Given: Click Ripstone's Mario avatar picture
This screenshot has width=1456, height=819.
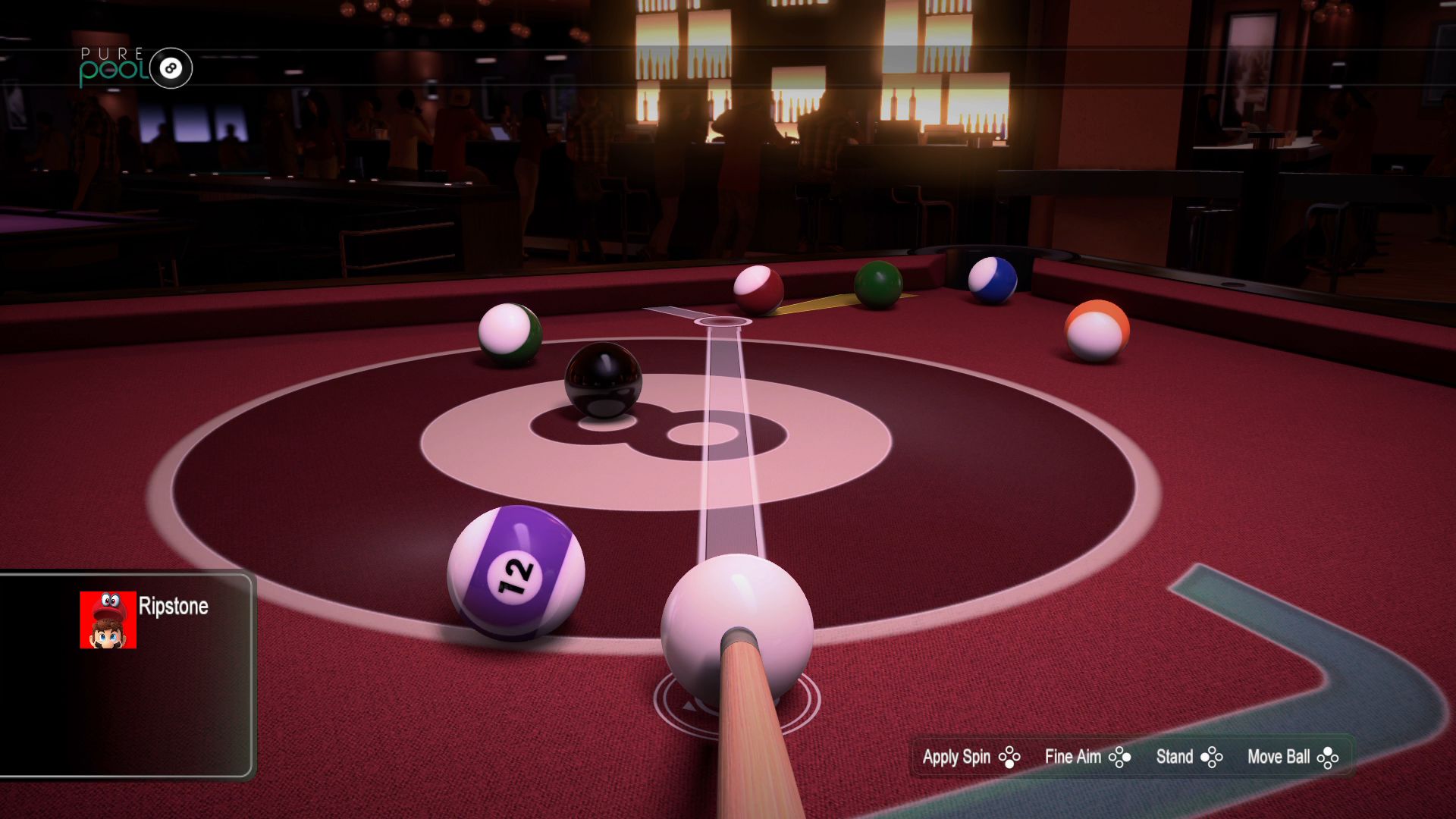Looking at the screenshot, I should (108, 620).
